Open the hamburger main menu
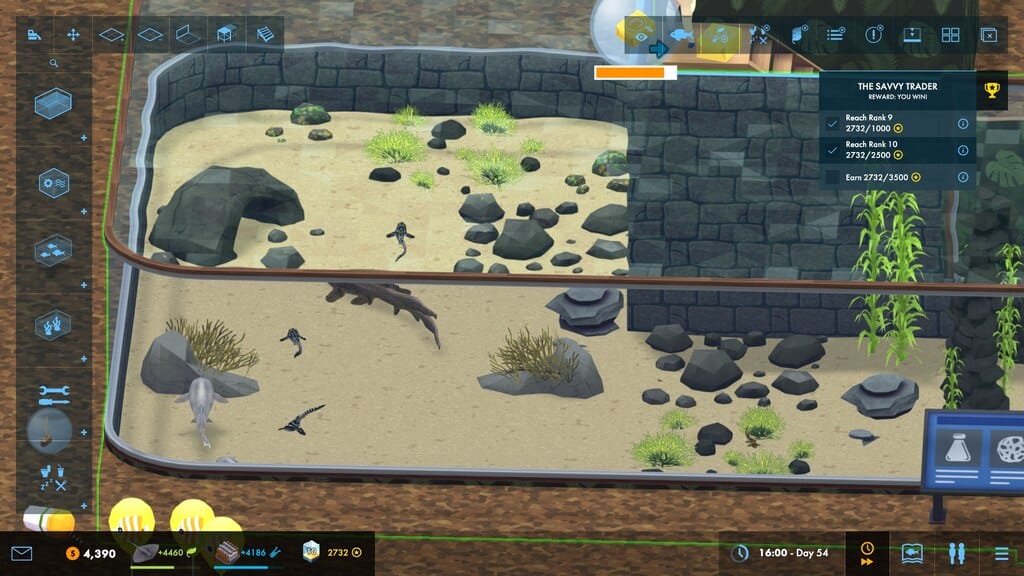The height and width of the screenshot is (576, 1024). pyautogui.click(x=1001, y=553)
